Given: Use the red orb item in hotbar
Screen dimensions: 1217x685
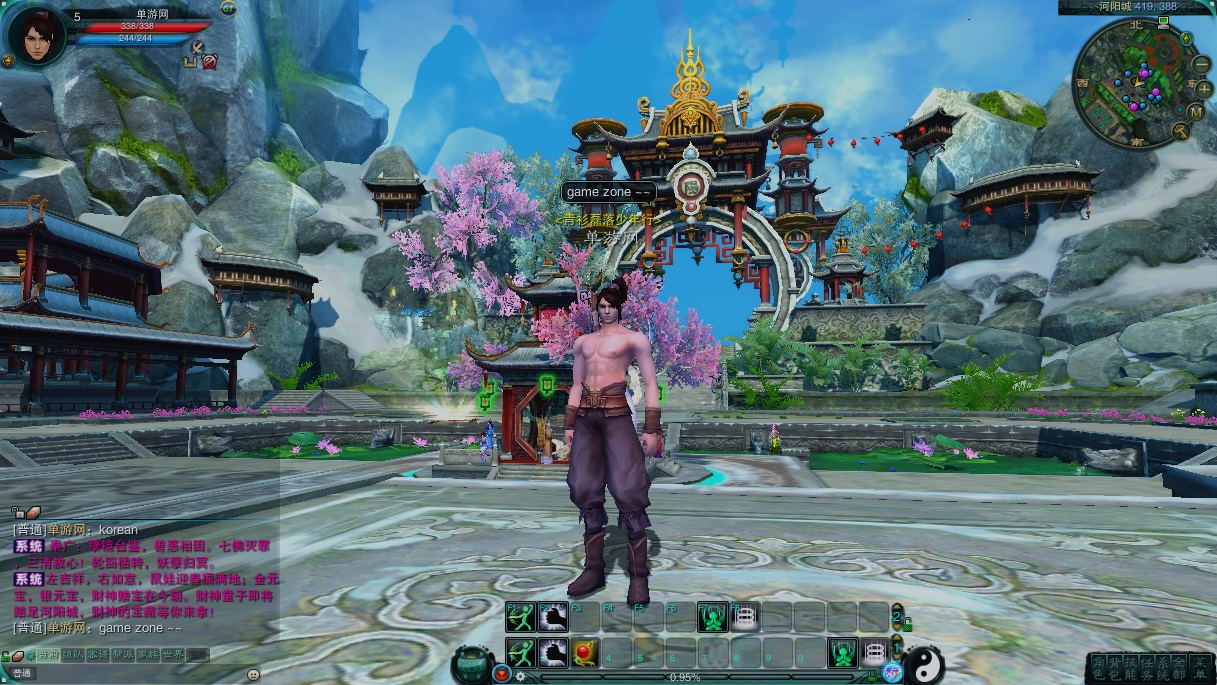Looking at the screenshot, I should [x=585, y=653].
